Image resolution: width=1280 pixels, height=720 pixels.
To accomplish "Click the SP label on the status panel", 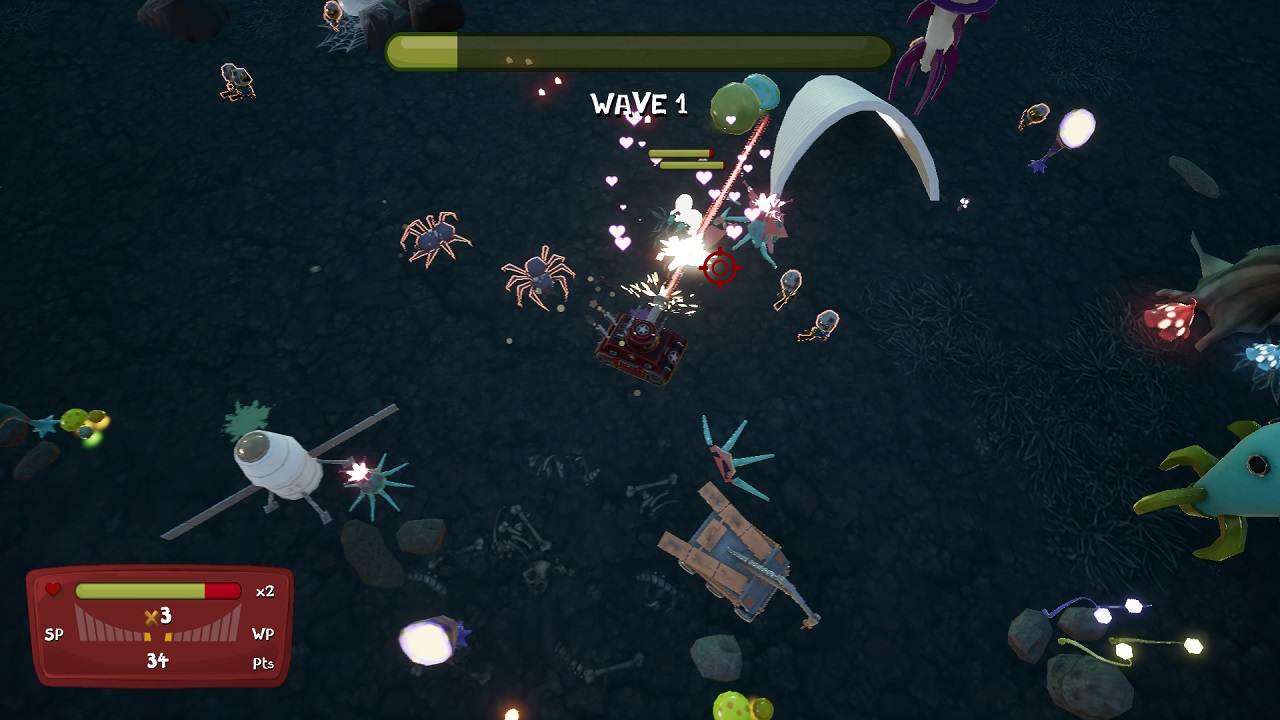I will [x=55, y=634].
